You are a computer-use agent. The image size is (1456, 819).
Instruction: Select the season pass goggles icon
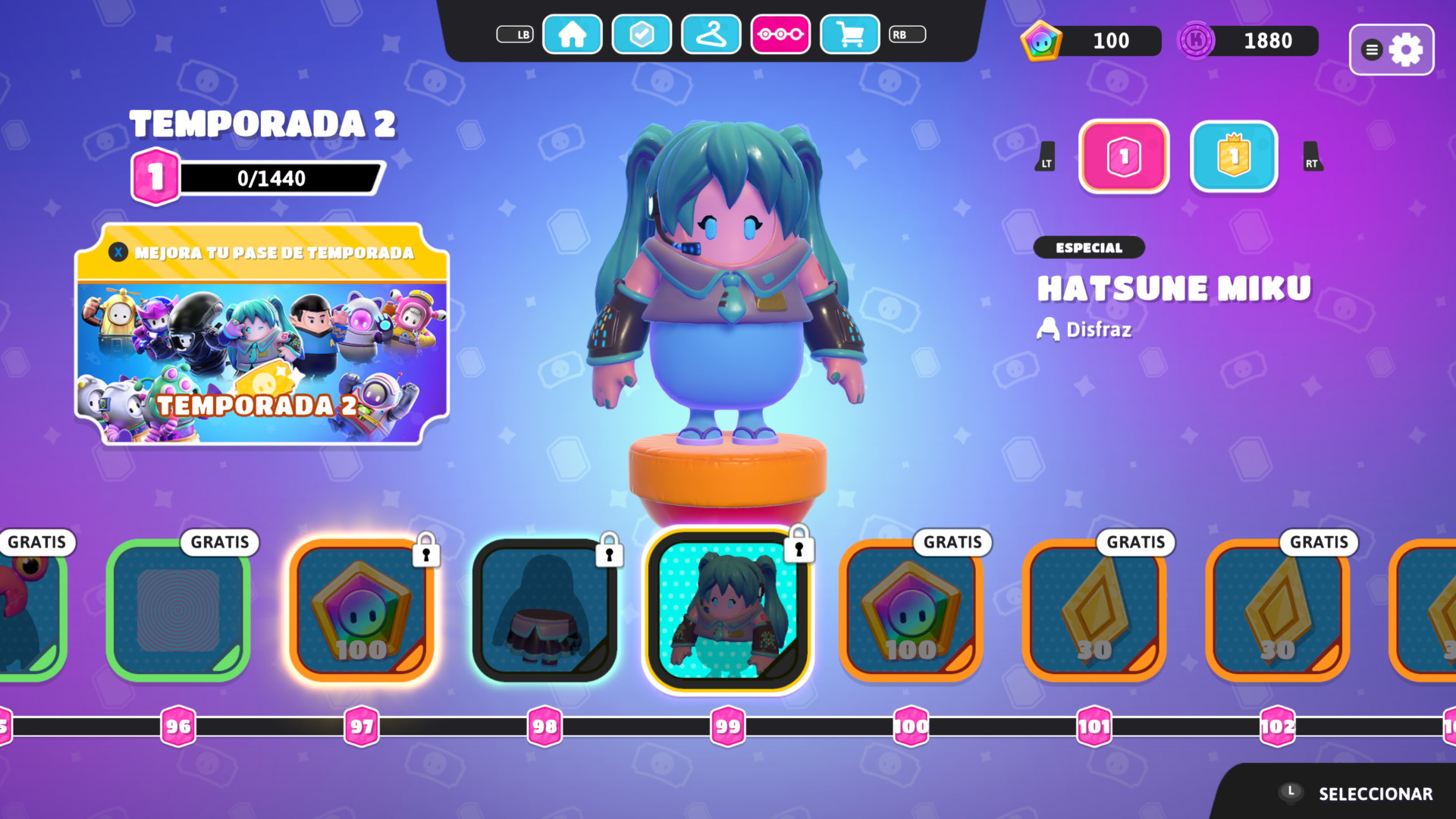pyautogui.click(x=780, y=34)
